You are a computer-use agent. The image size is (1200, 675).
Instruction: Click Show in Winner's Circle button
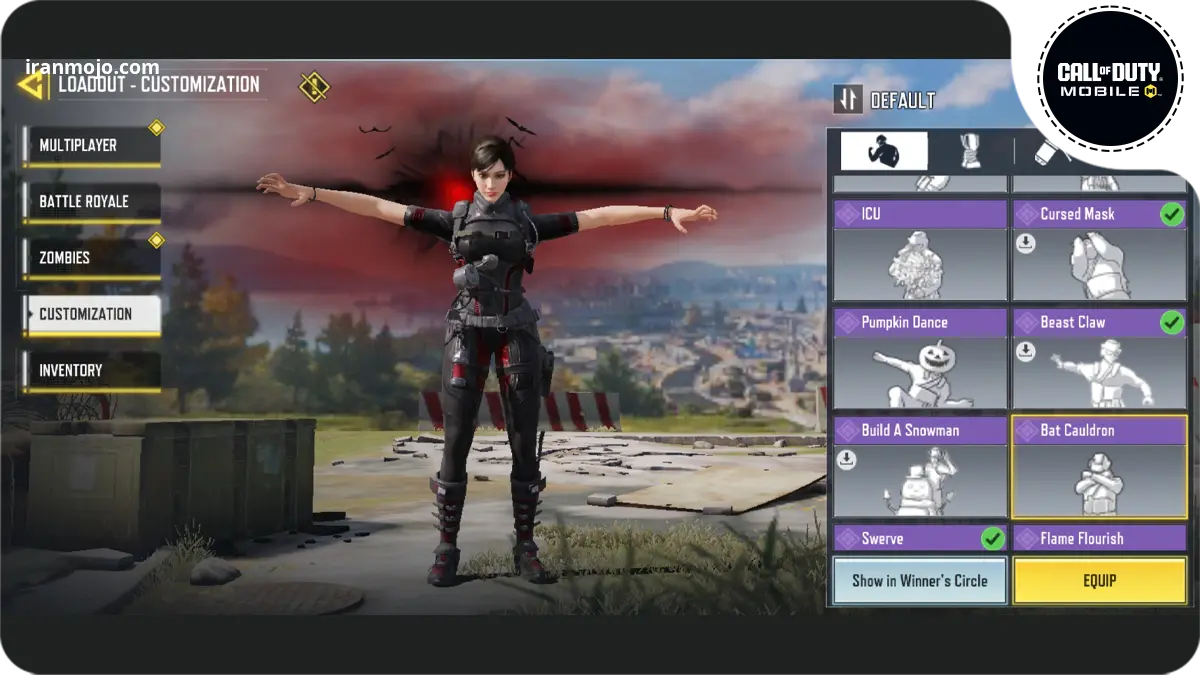(x=919, y=580)
